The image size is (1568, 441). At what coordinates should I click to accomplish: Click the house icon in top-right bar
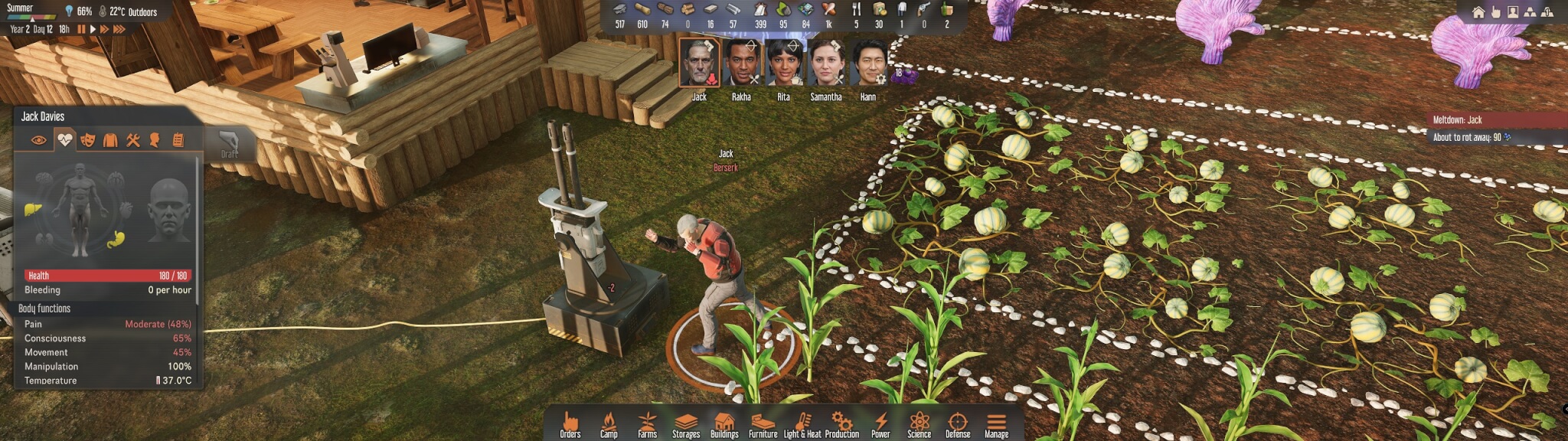coord(1478,12)
